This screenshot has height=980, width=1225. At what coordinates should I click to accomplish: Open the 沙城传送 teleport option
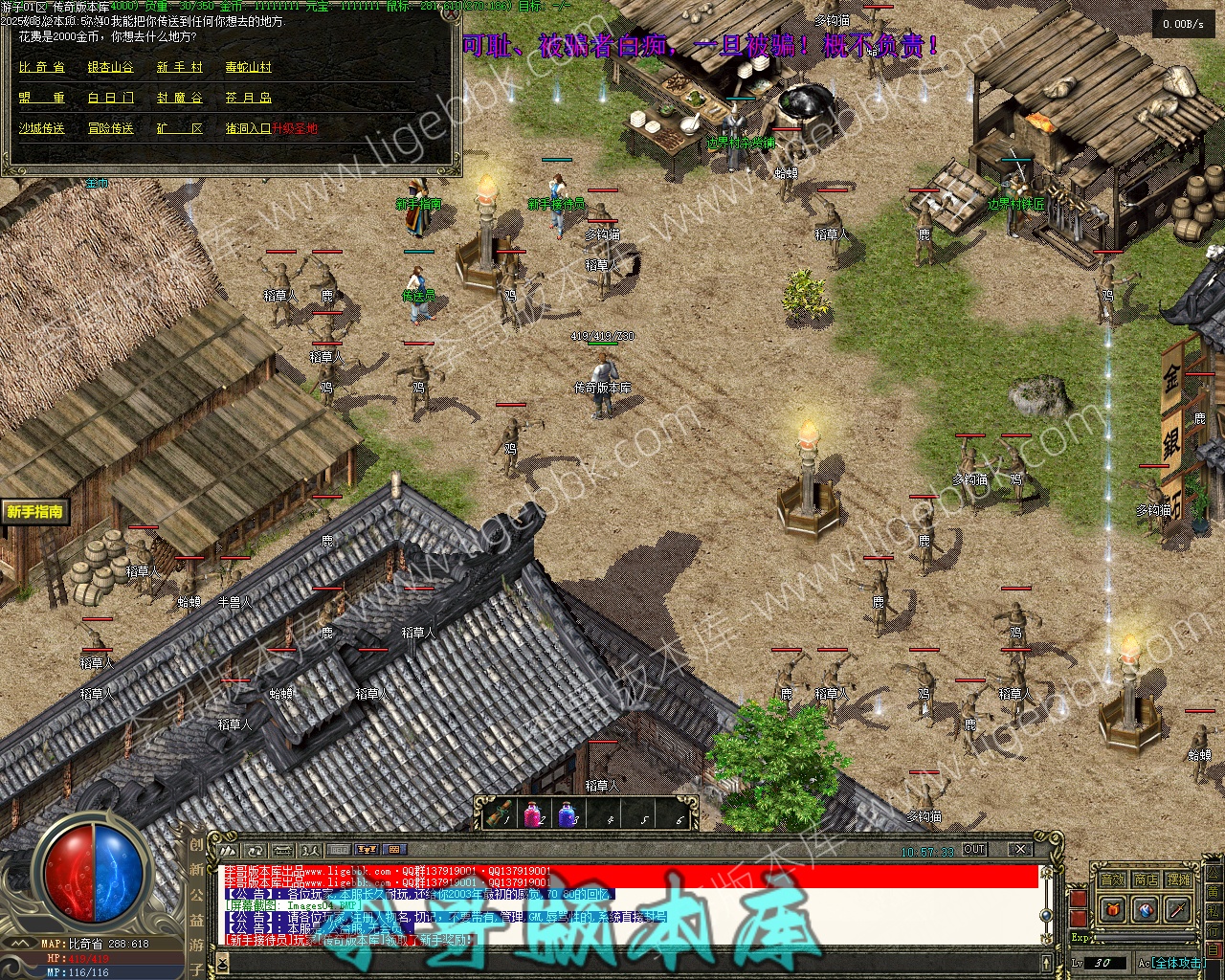pyautogui.click(x=42, y=128)
